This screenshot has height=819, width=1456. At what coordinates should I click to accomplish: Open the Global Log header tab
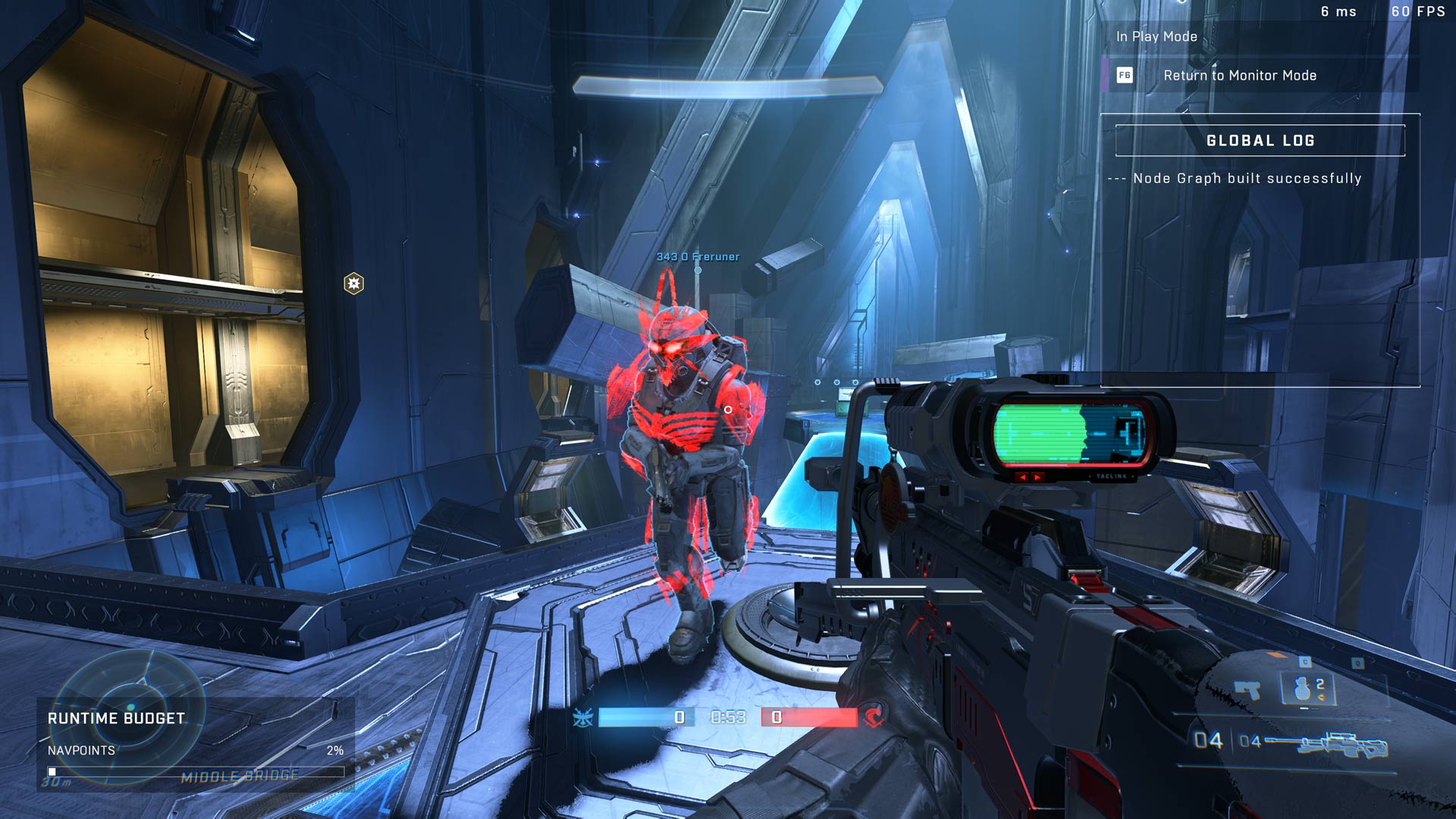(x=1262, y=140)
